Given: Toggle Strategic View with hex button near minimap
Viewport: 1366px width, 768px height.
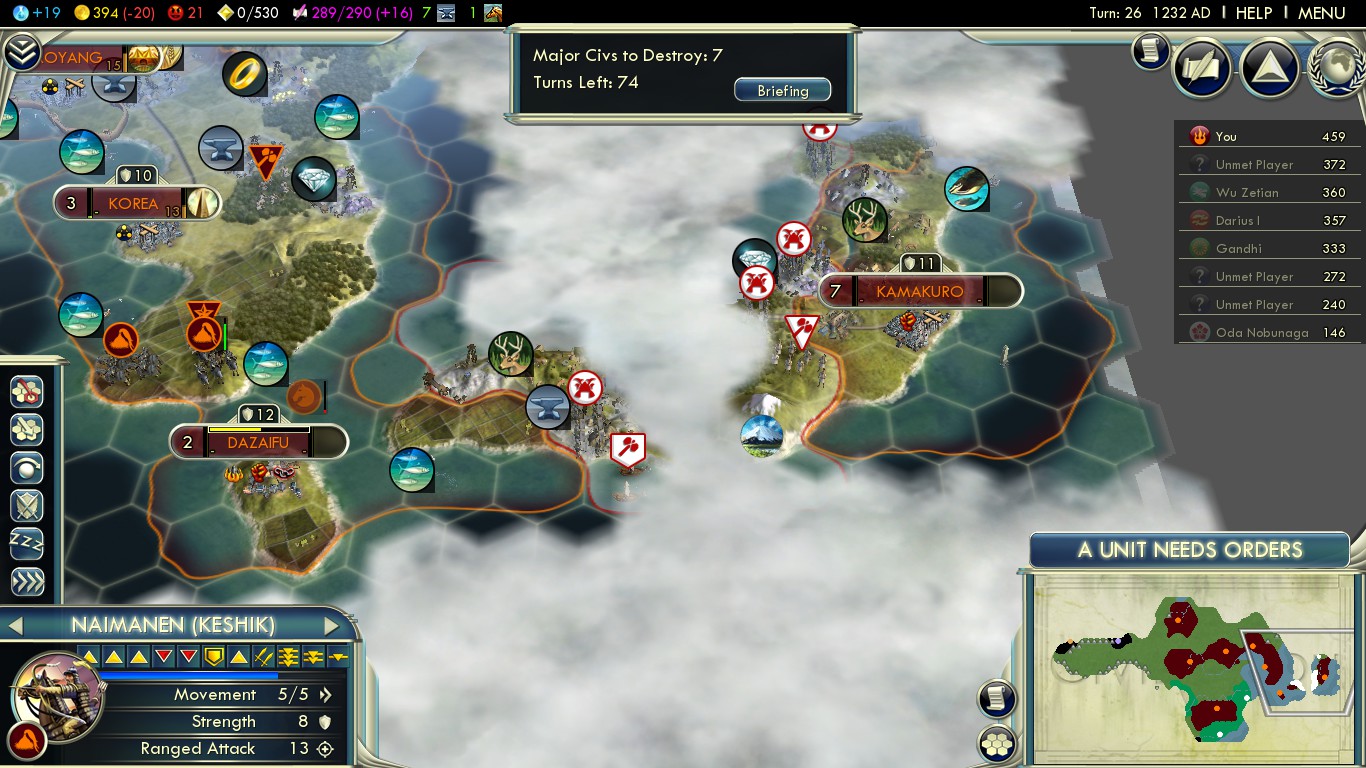Looking at the screenshot, I should [x=996, y=744].
